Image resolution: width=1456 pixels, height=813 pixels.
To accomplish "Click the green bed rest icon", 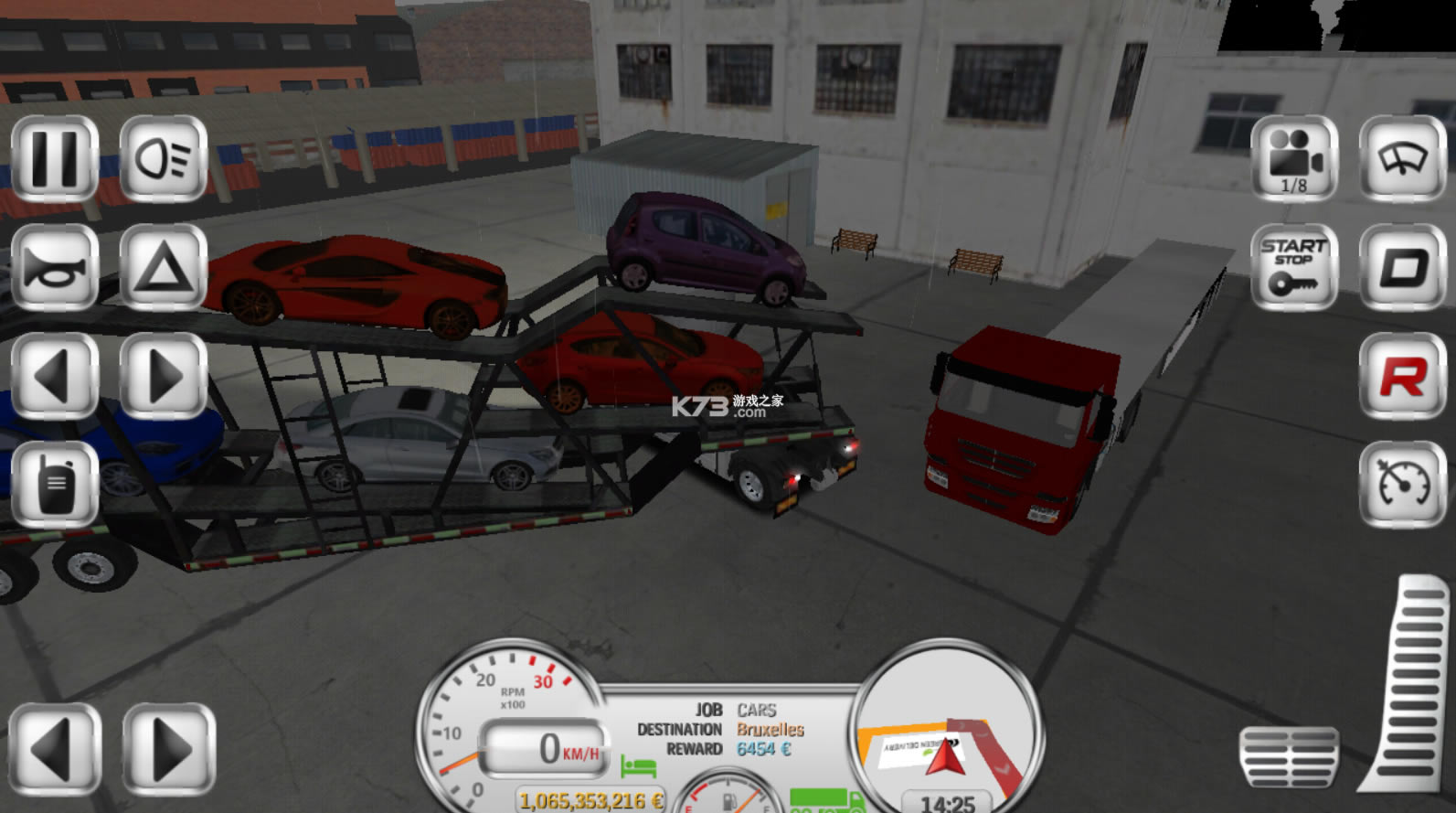I will click(x=638, y=765).
